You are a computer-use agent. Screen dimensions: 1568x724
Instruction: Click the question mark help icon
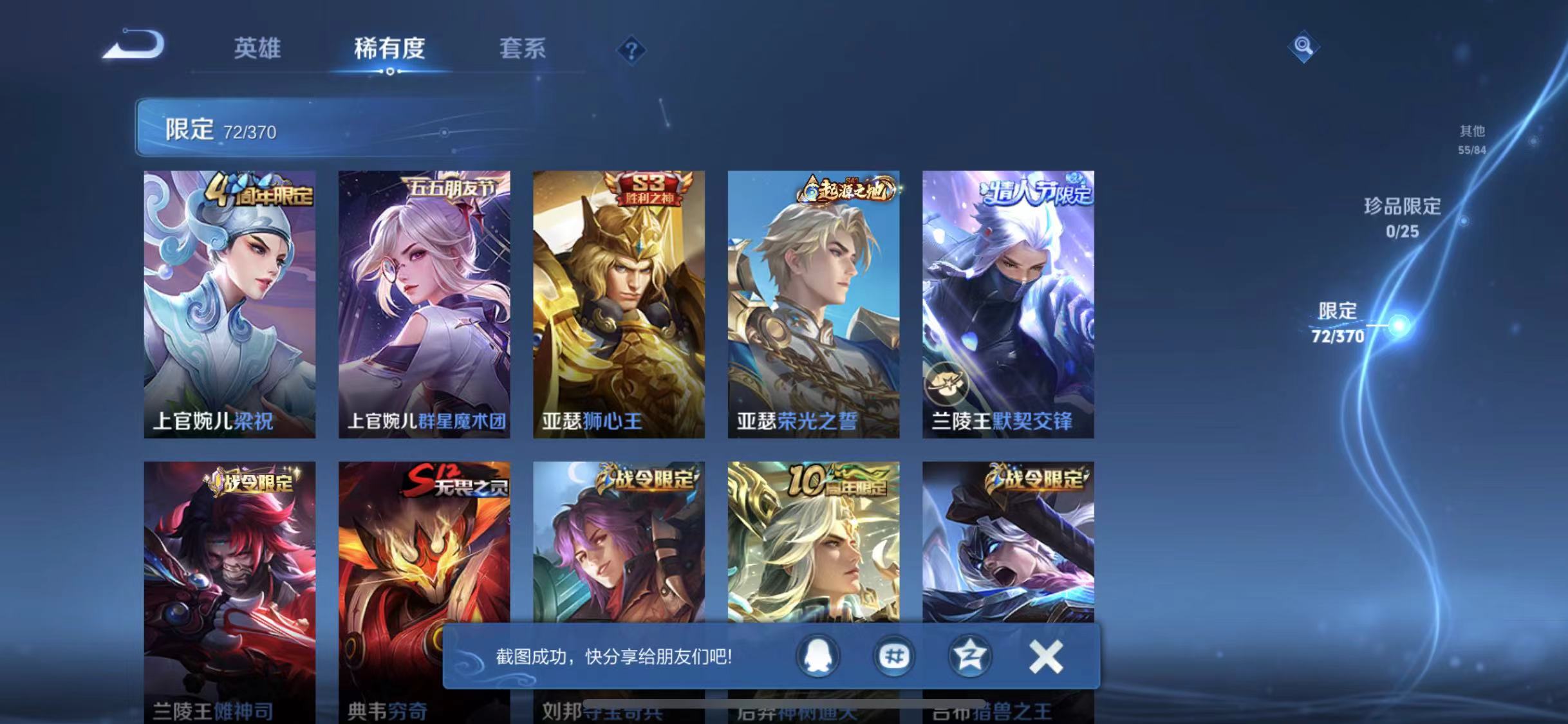coord(633,50)
